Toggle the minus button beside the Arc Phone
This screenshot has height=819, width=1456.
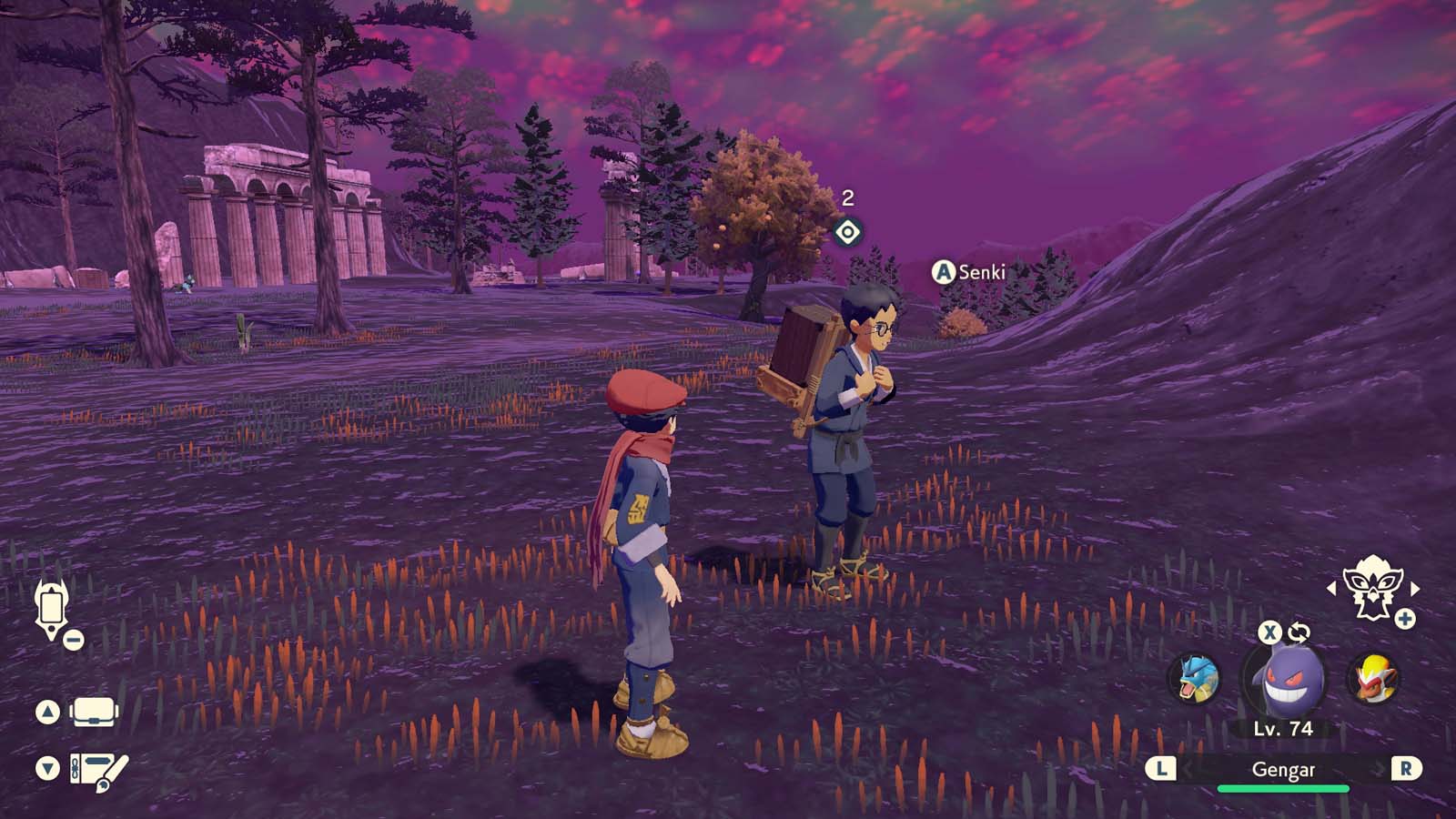72,639
